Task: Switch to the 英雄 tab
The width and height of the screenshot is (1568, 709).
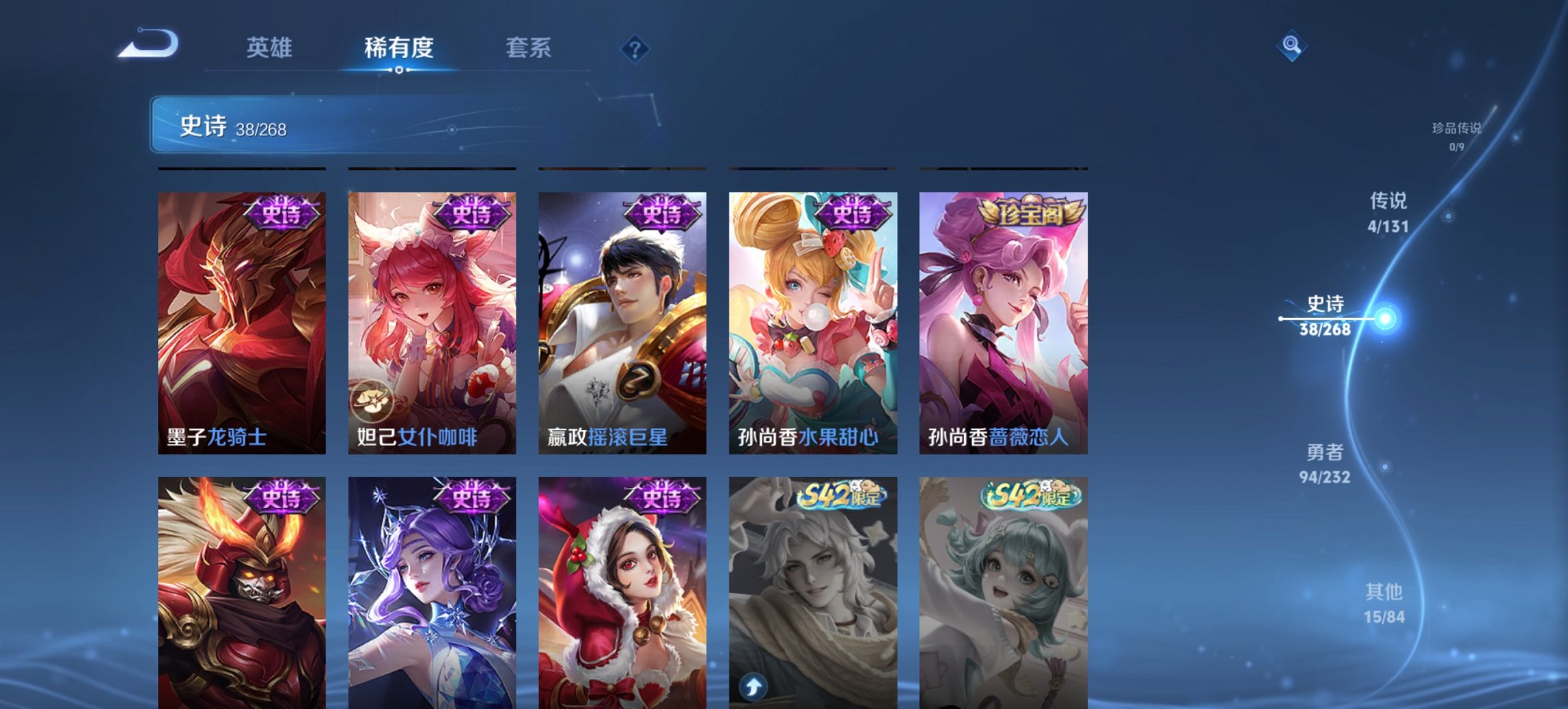Action: click(x=271, y=48)
